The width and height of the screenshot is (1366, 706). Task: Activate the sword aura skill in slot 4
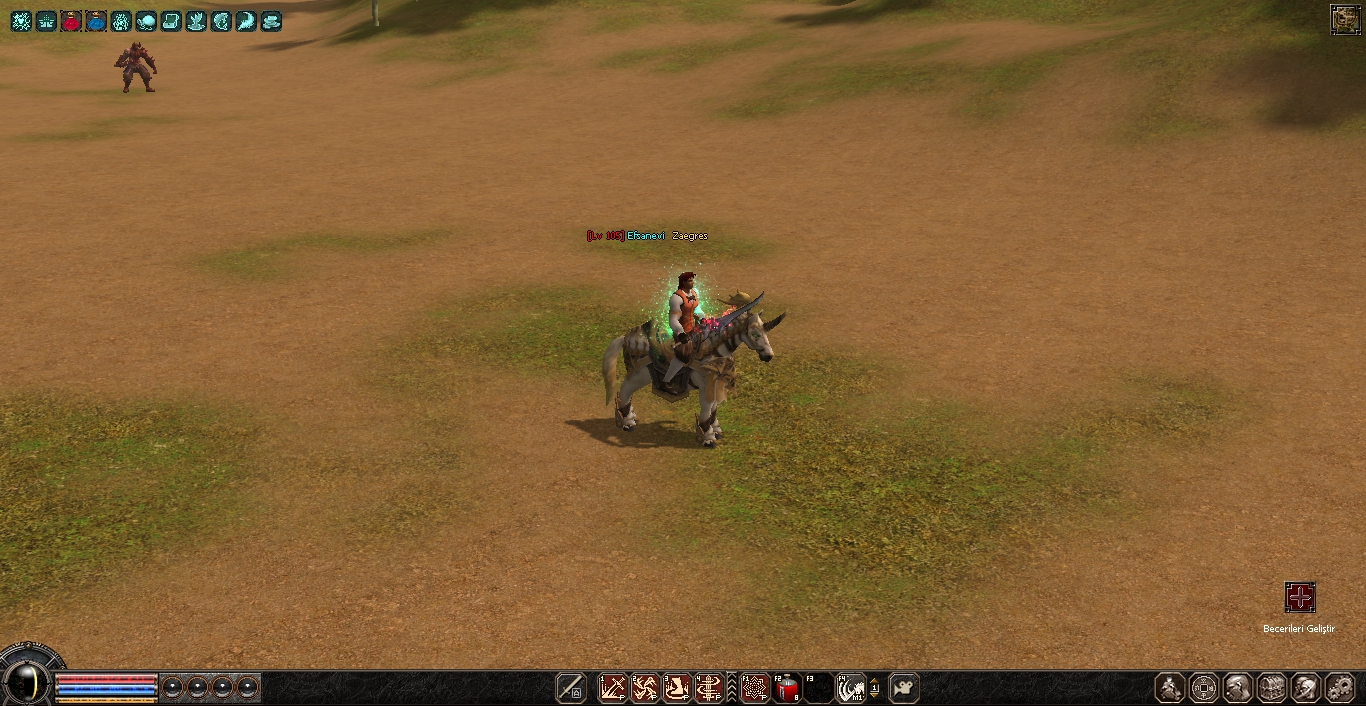(709, 688)
